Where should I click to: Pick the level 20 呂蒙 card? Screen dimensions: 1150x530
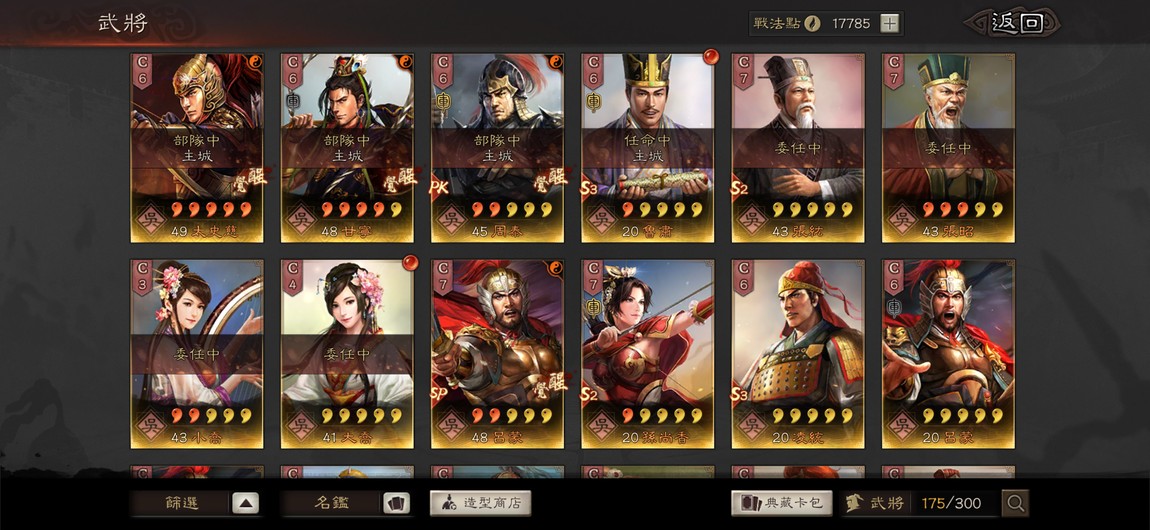pos(948,354)
